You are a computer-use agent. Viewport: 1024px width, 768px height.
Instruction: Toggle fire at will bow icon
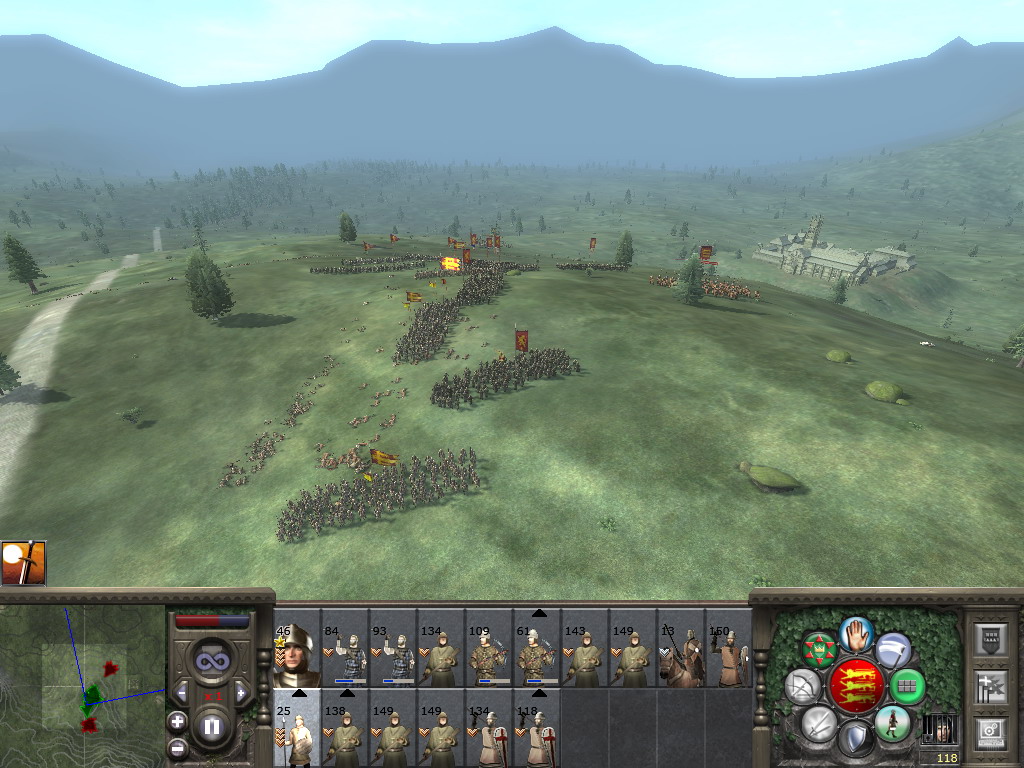(801, 686)
